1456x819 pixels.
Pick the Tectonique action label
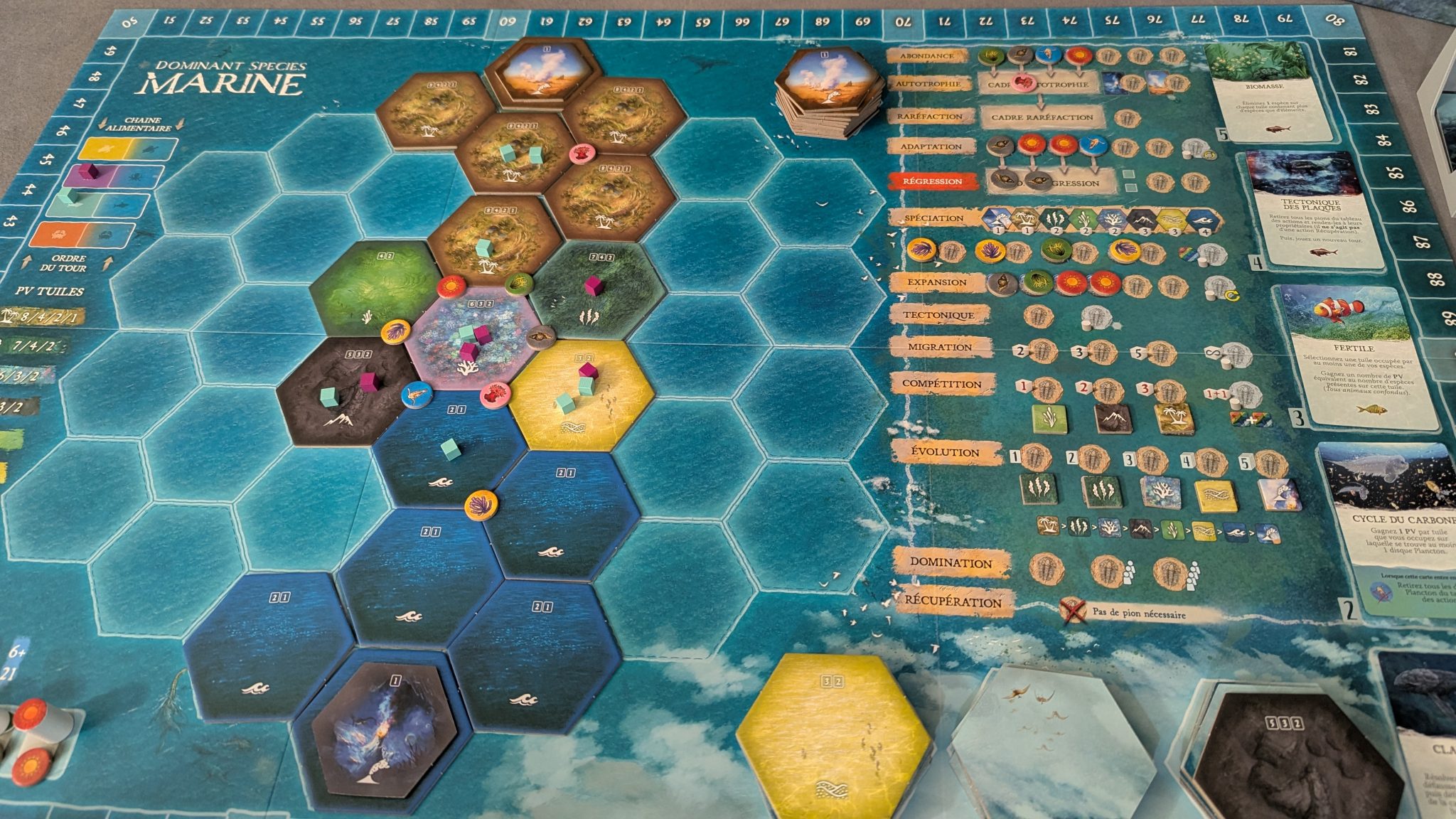tap(938, 314)
